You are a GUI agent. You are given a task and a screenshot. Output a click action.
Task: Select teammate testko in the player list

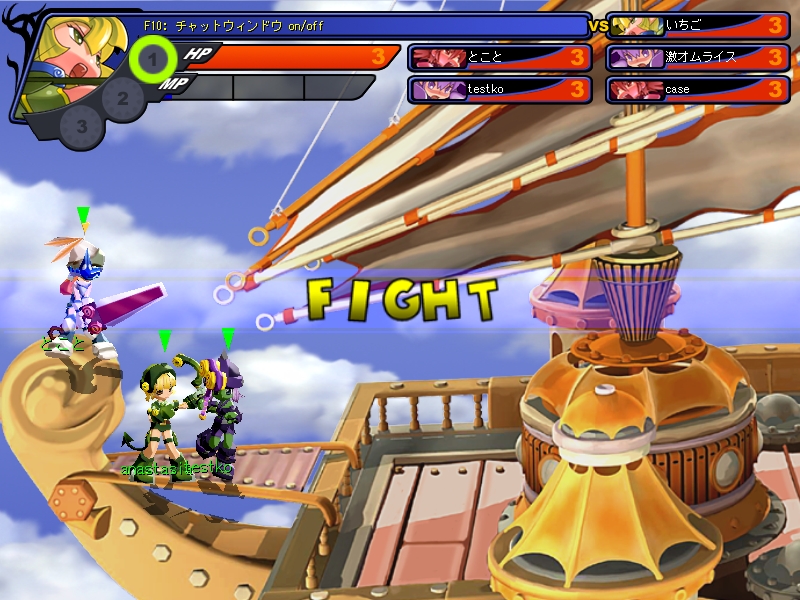(501, 90)
